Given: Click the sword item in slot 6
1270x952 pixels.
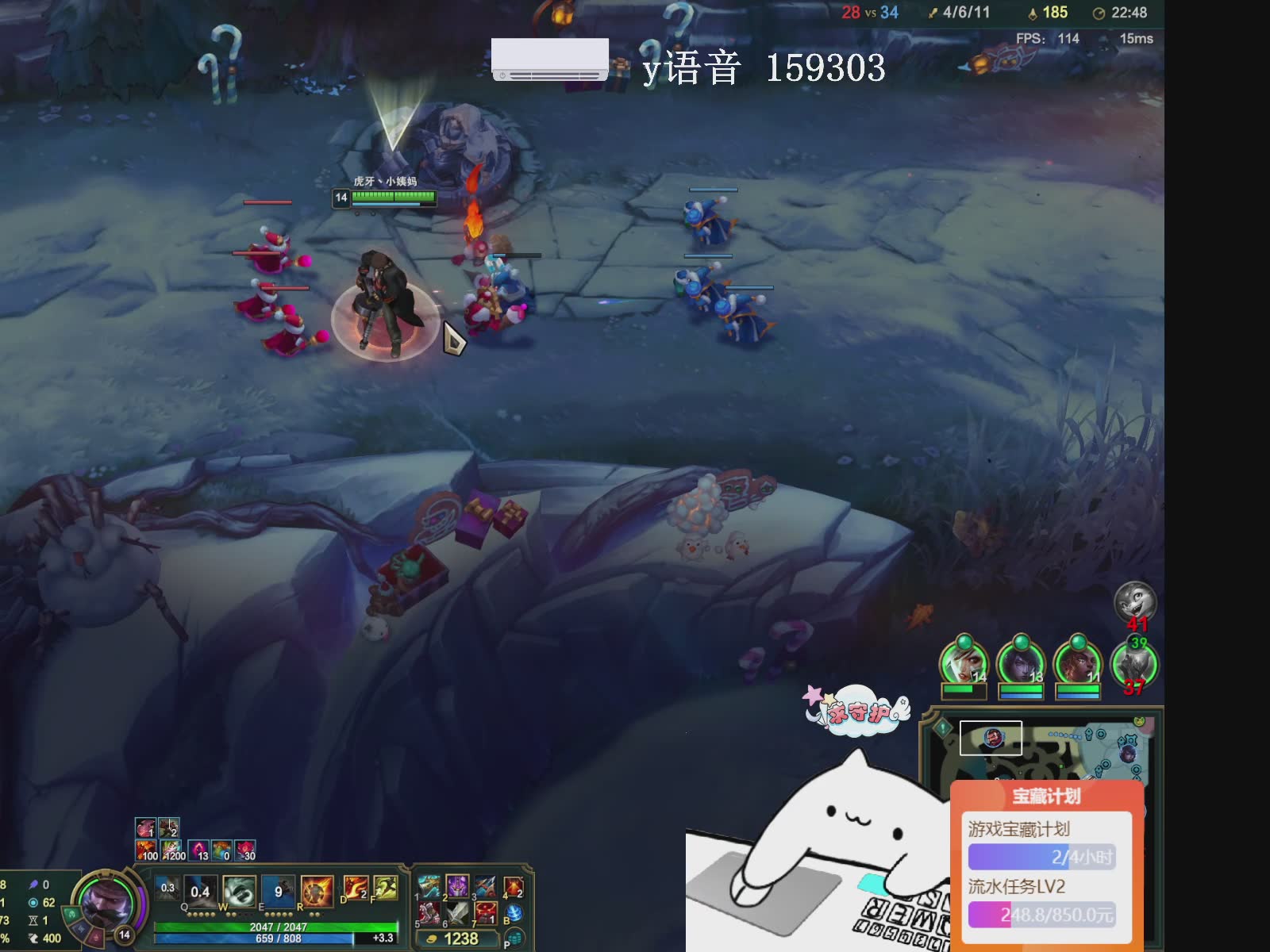Looking at the screenshot, I should tap(457, 914).
